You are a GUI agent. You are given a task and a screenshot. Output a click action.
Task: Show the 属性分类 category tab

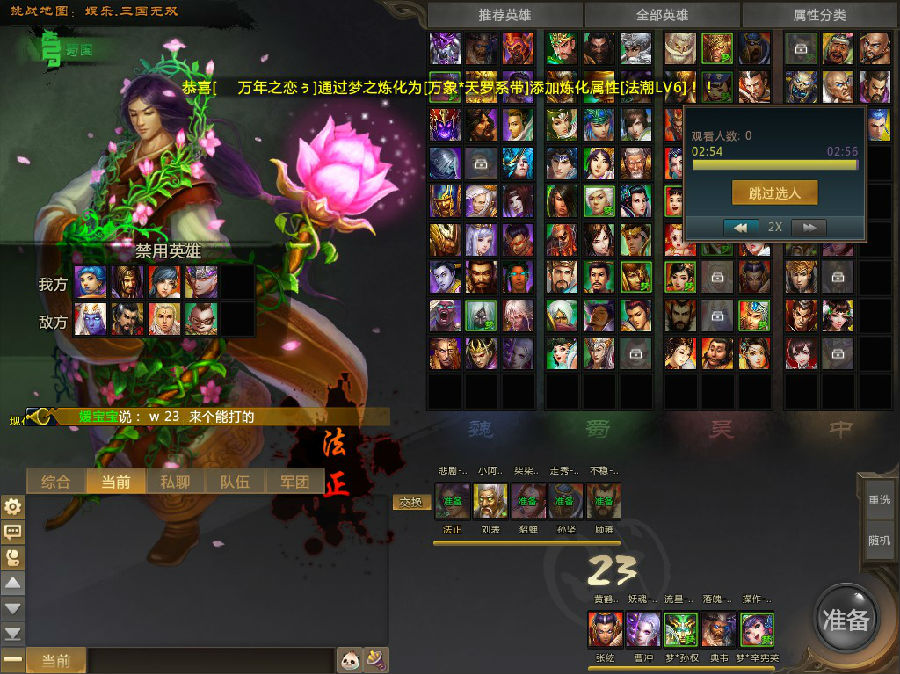(x=819, y=15)
